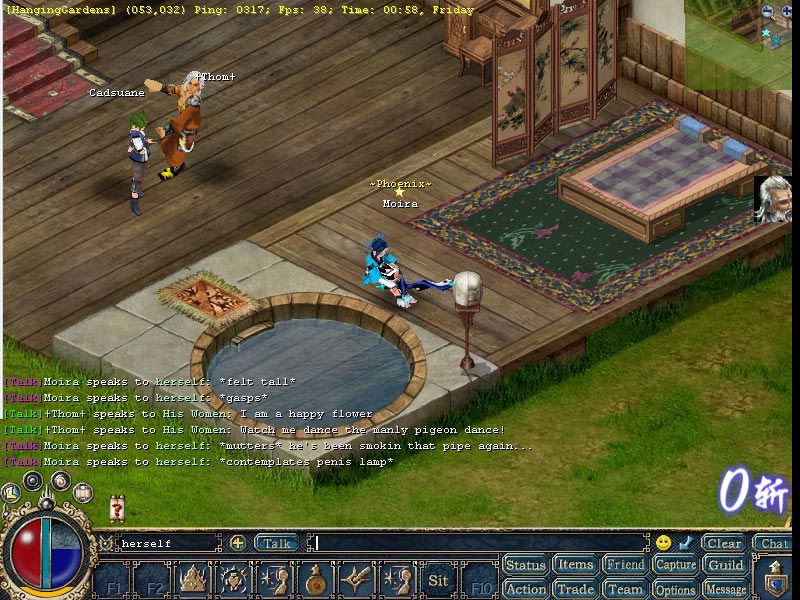Viewport: 800px width, 600px height.
Task: Open the Status panel
Action: (525, 565)
